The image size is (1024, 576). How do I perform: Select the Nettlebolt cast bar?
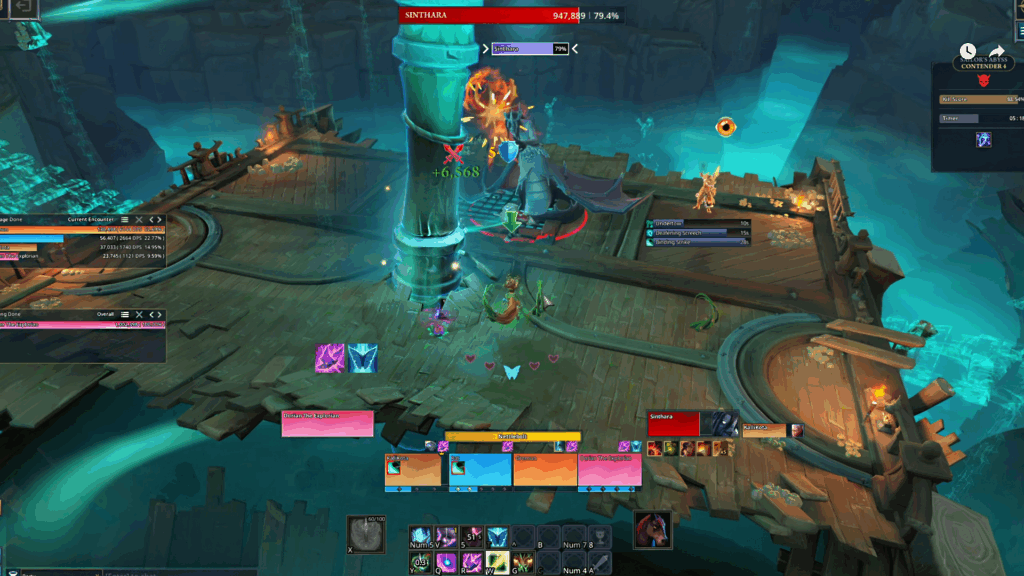[x=512, y=437]
